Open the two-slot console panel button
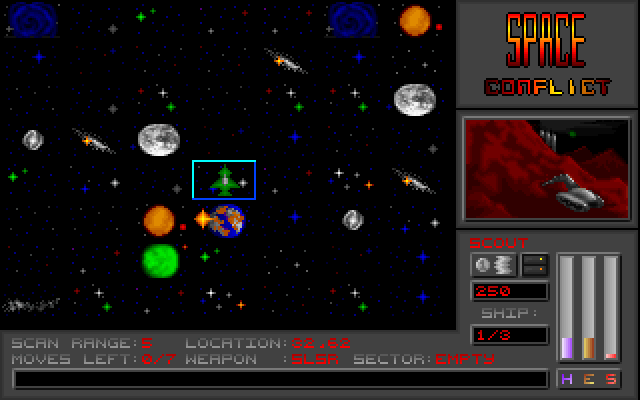 (535, 265)
